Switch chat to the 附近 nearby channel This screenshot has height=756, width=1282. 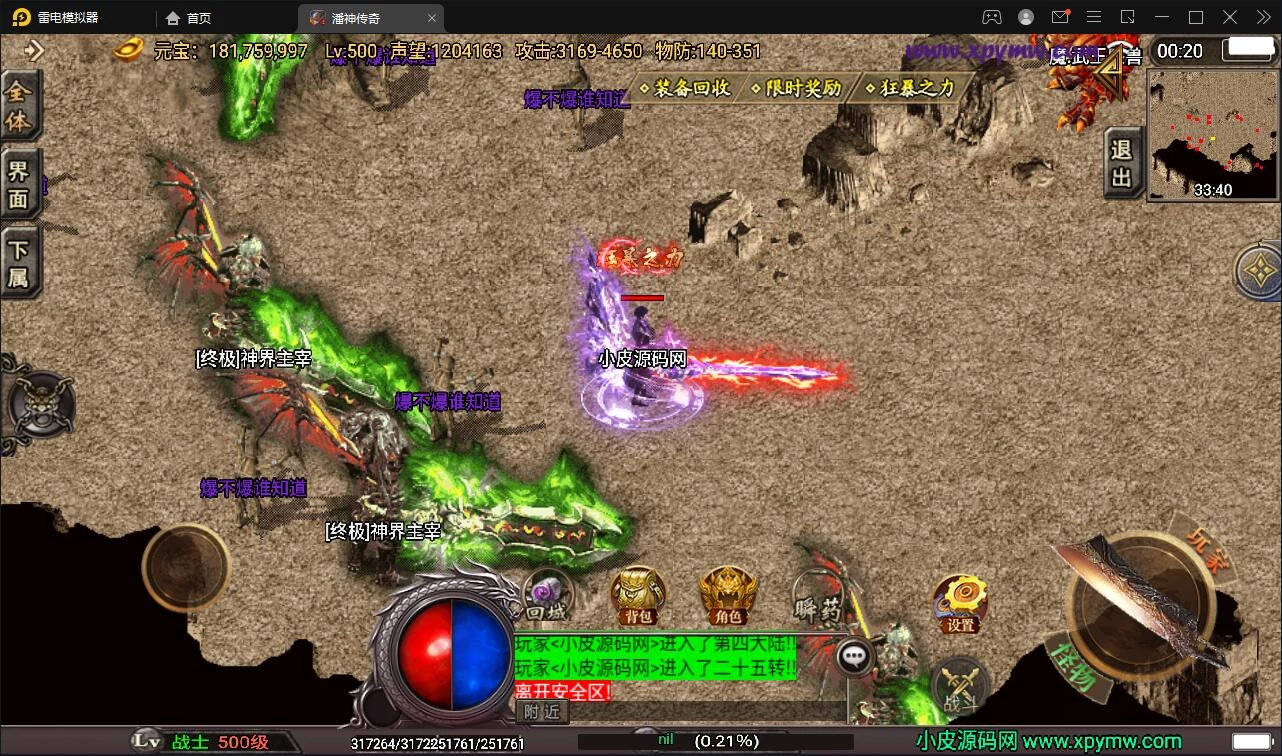541,711
